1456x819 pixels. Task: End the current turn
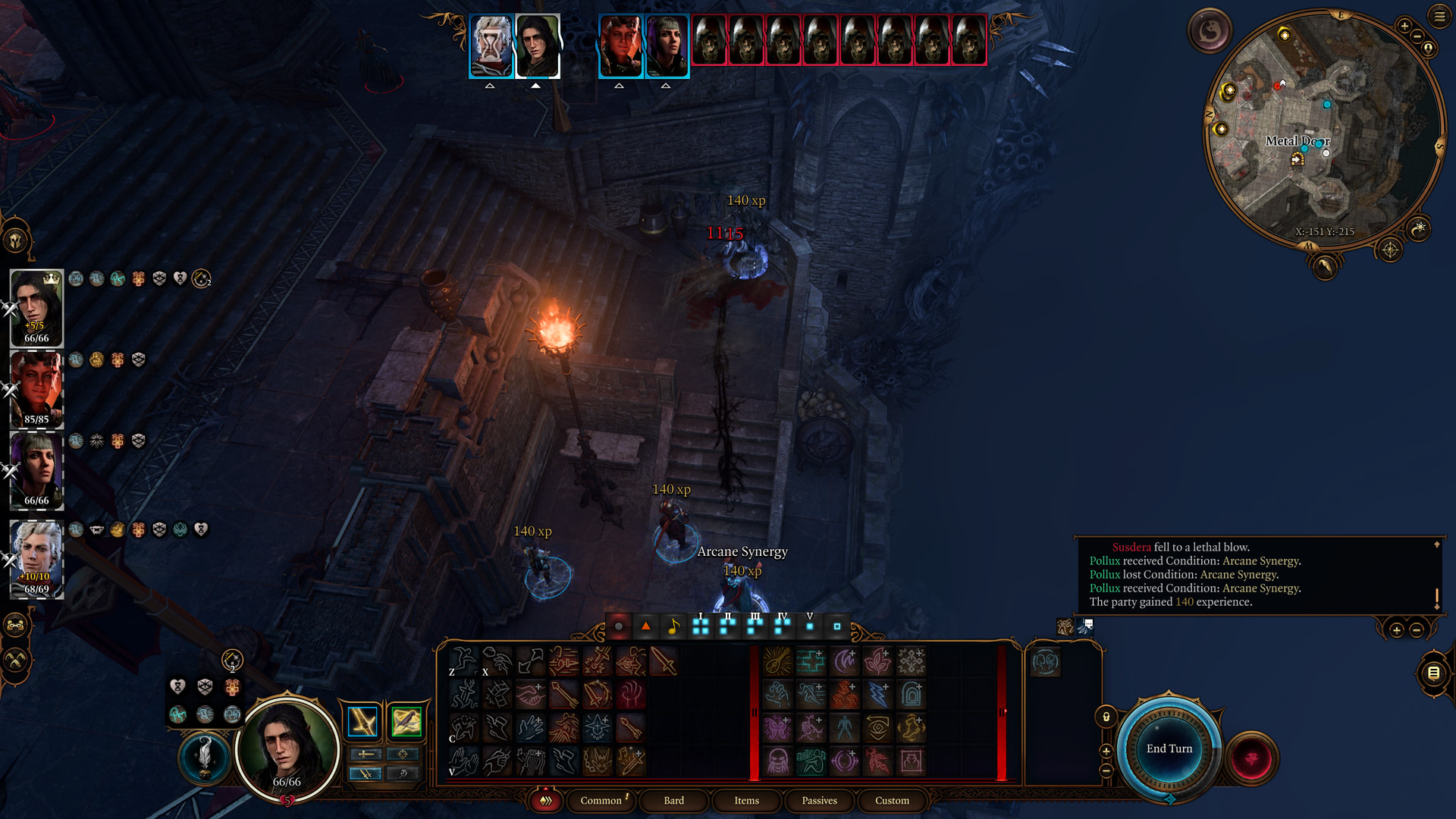coord(1169,748)
